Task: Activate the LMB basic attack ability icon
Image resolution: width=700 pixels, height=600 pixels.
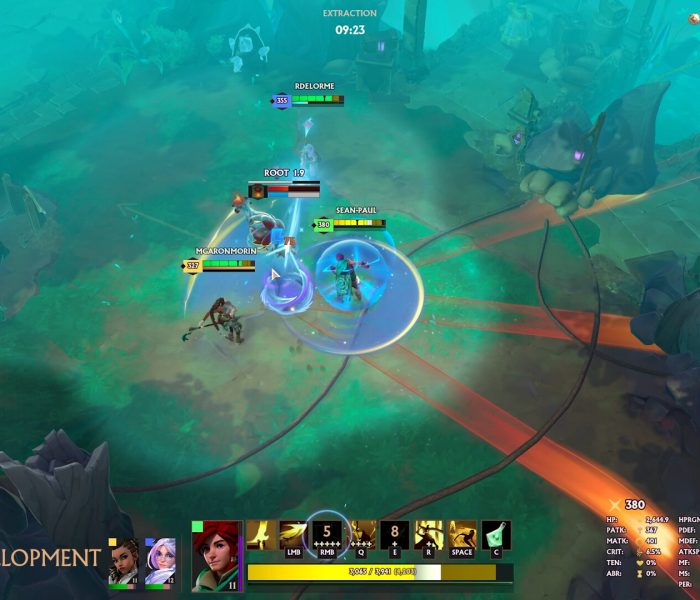Action: pos(294,536)
